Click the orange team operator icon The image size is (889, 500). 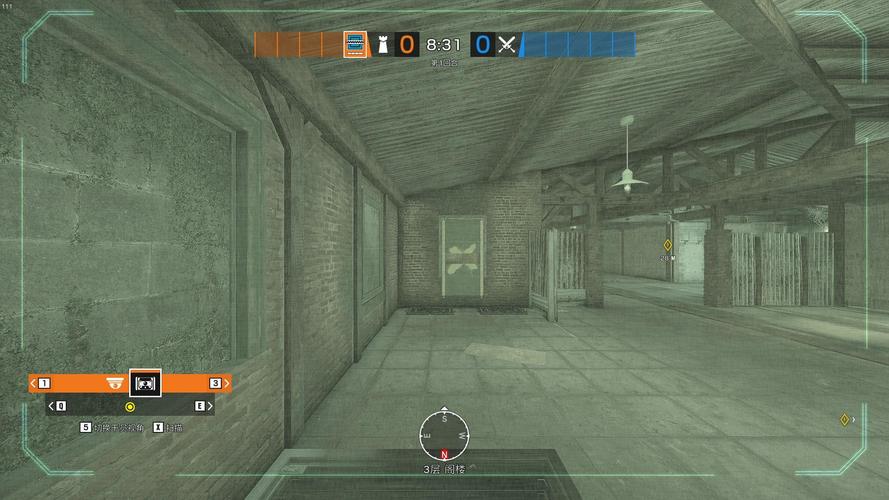pyautogui.click(x=355, y=44)
